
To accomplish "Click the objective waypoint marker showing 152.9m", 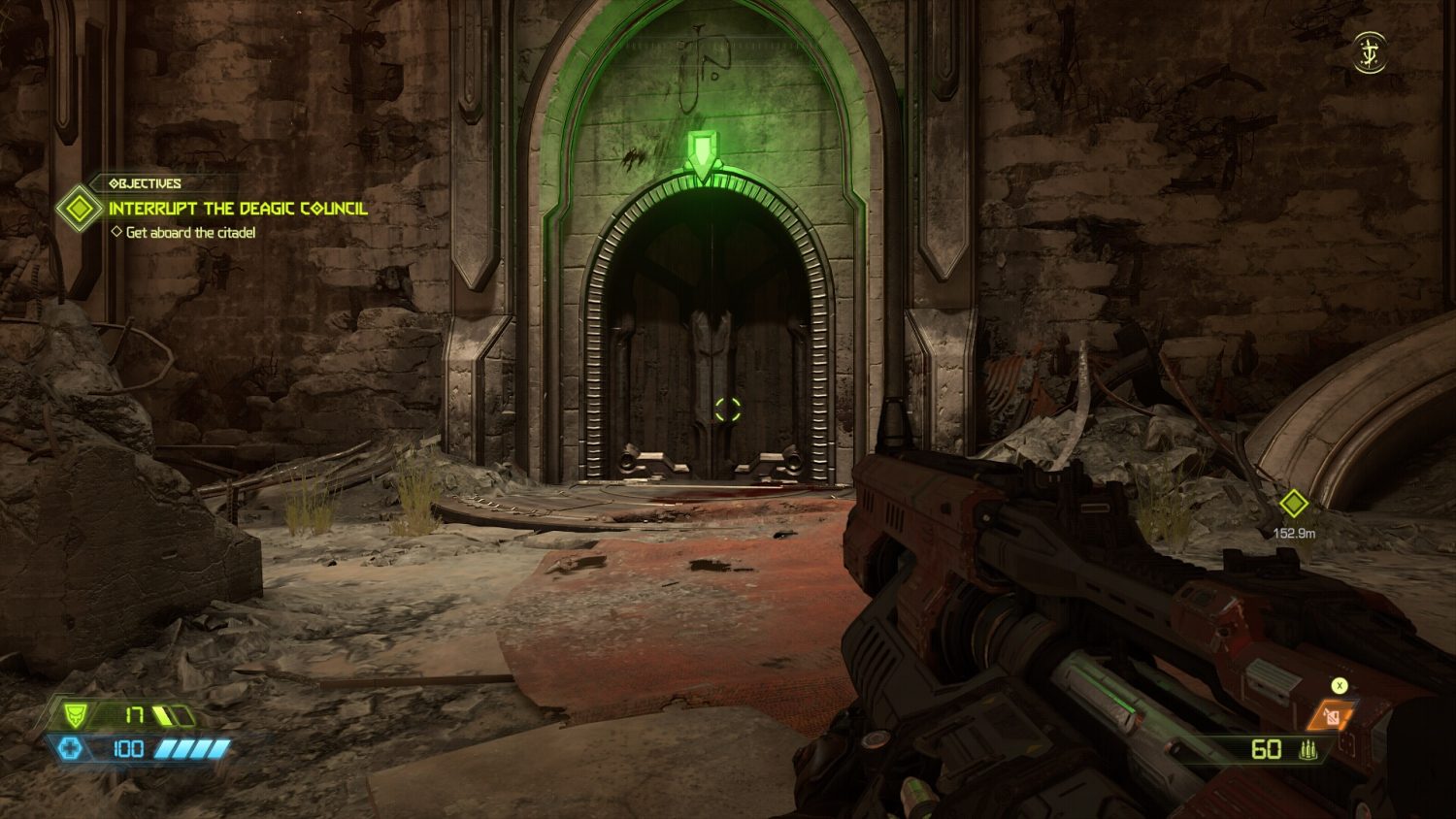I will click(x=1293, y=504).
